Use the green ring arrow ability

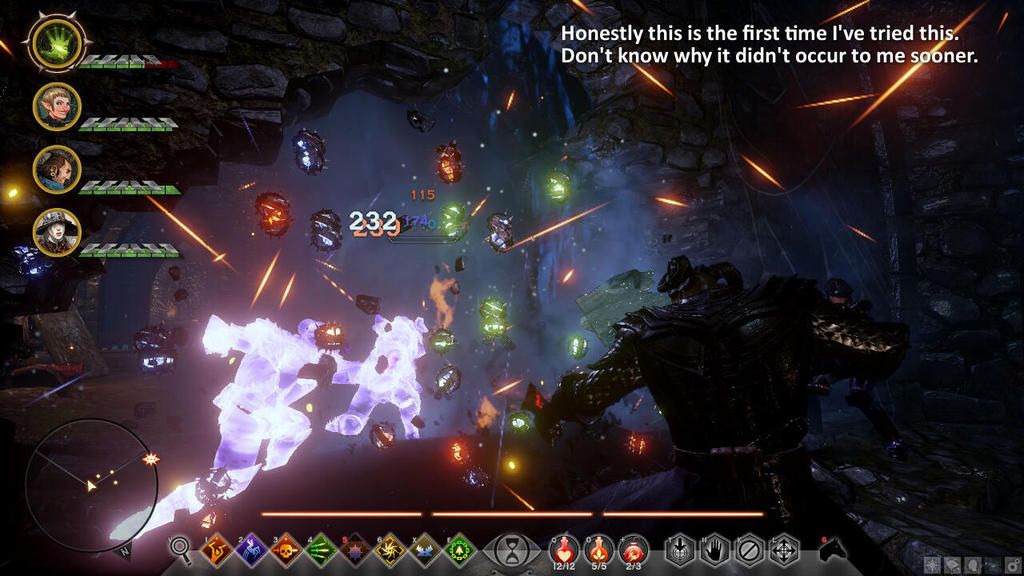click(x=458, y=549)
